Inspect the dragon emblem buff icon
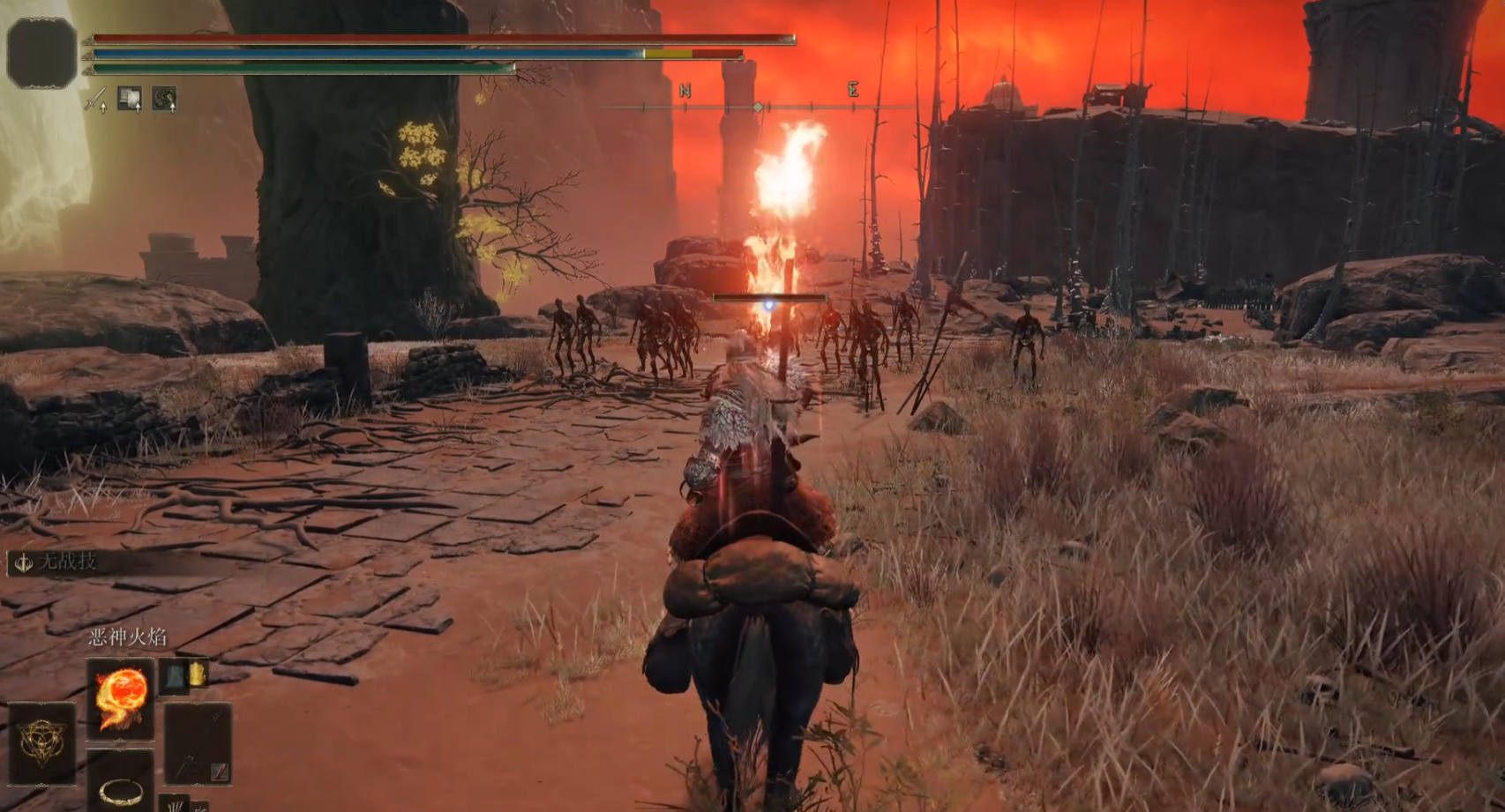Screen dimensions: 1505x812 (x=164, y=99)
